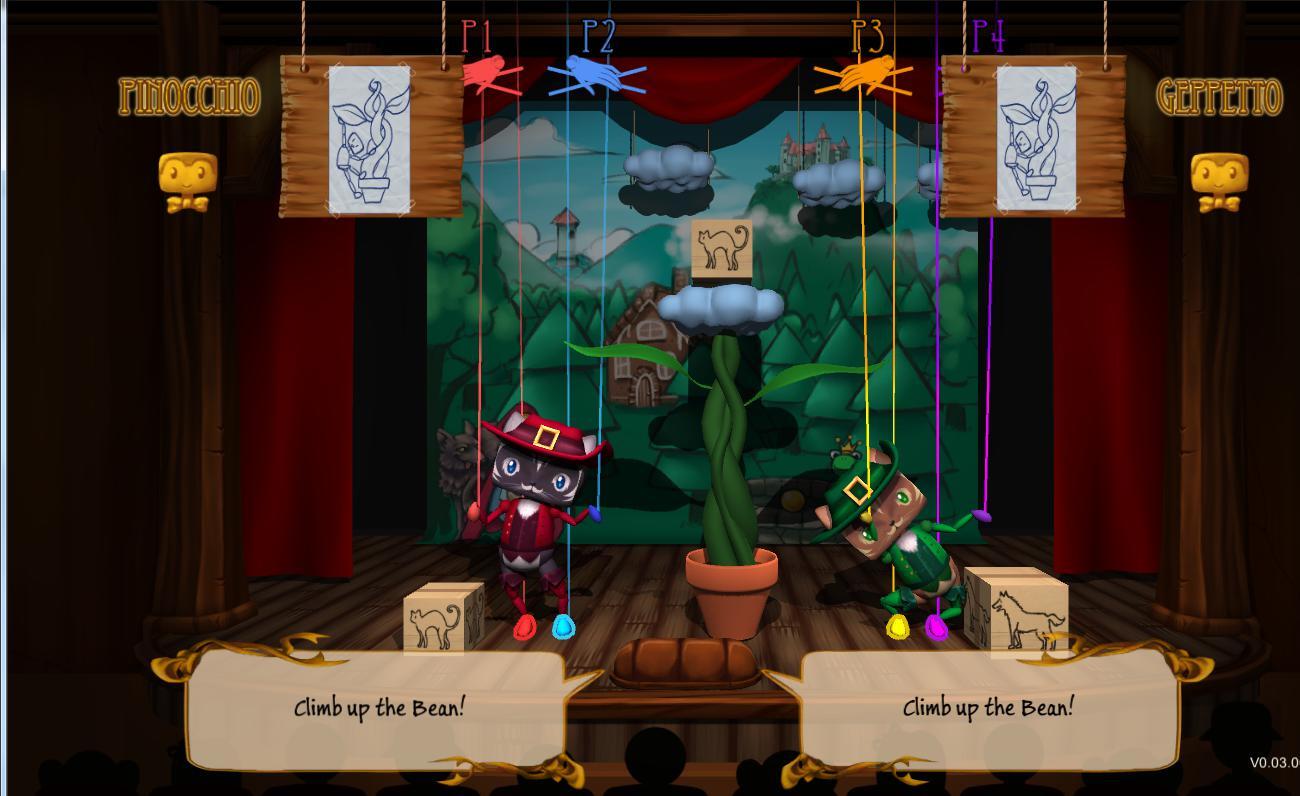The height and width of the screenshot is (796, 1300).
Task: Click Pinocchio's hanging beanstalk objective sign
Action: coord(371,136)
